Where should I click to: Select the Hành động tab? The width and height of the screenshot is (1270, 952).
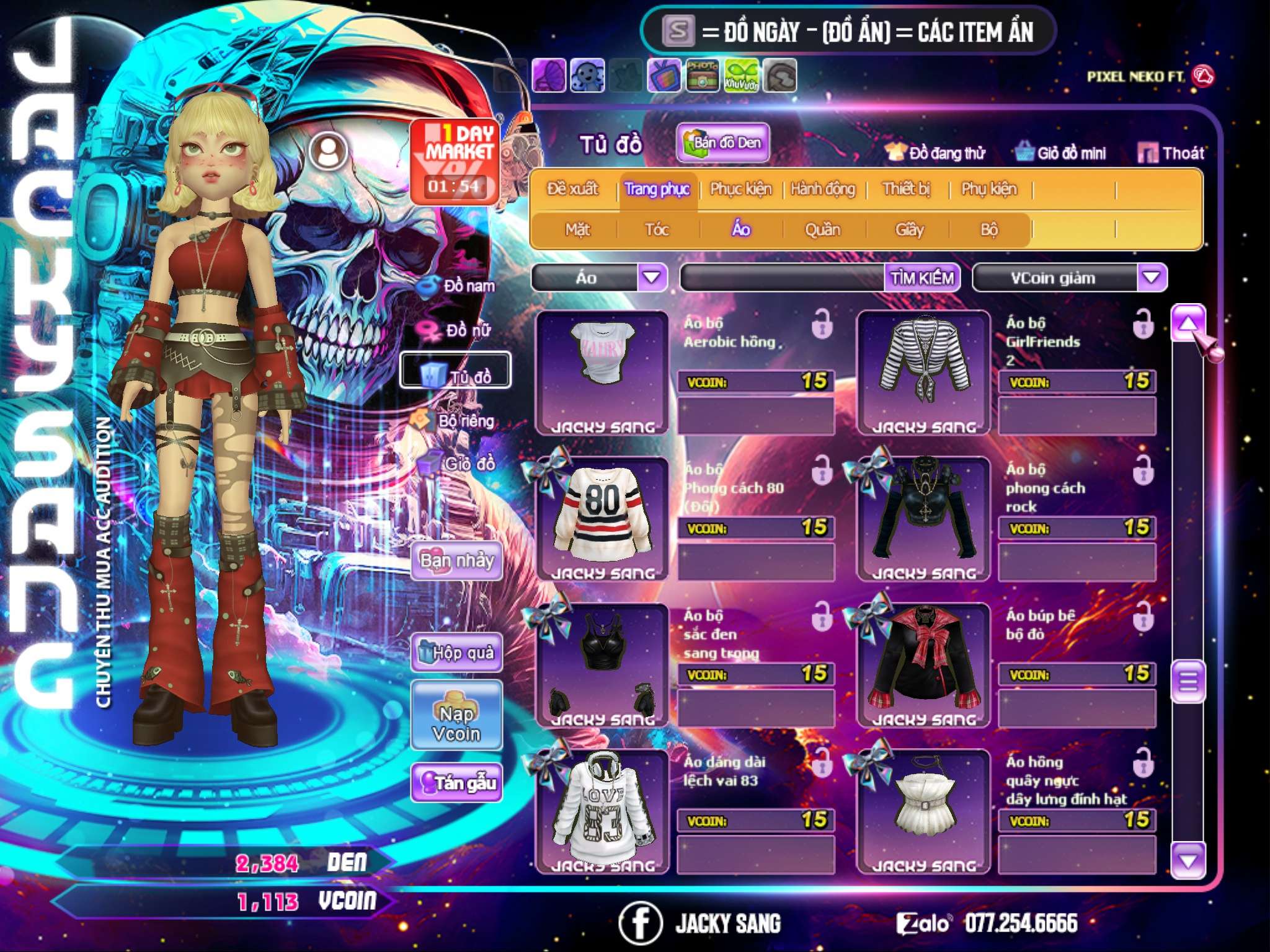pos(823,188)
